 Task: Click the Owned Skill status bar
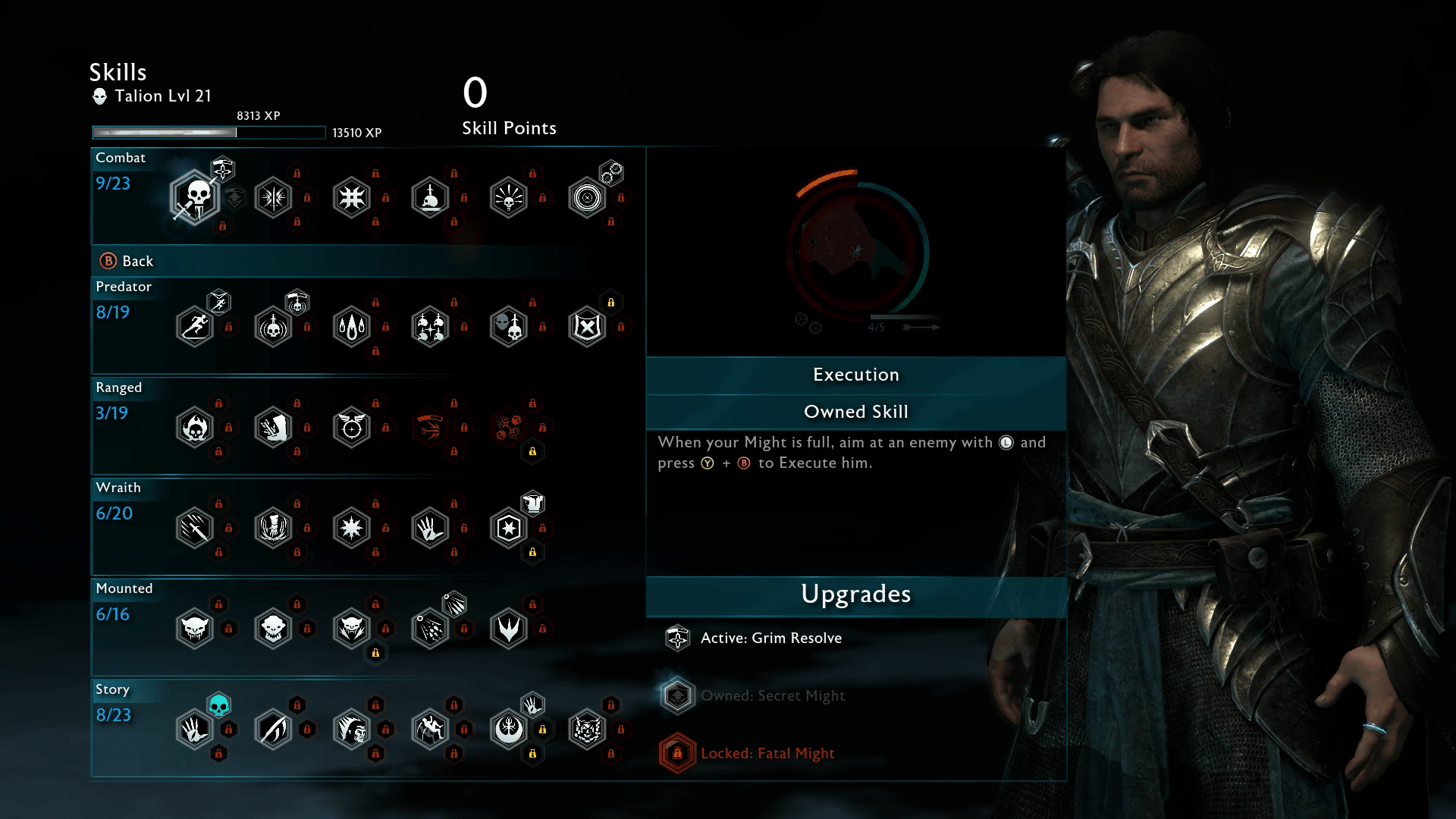[855, 412]
